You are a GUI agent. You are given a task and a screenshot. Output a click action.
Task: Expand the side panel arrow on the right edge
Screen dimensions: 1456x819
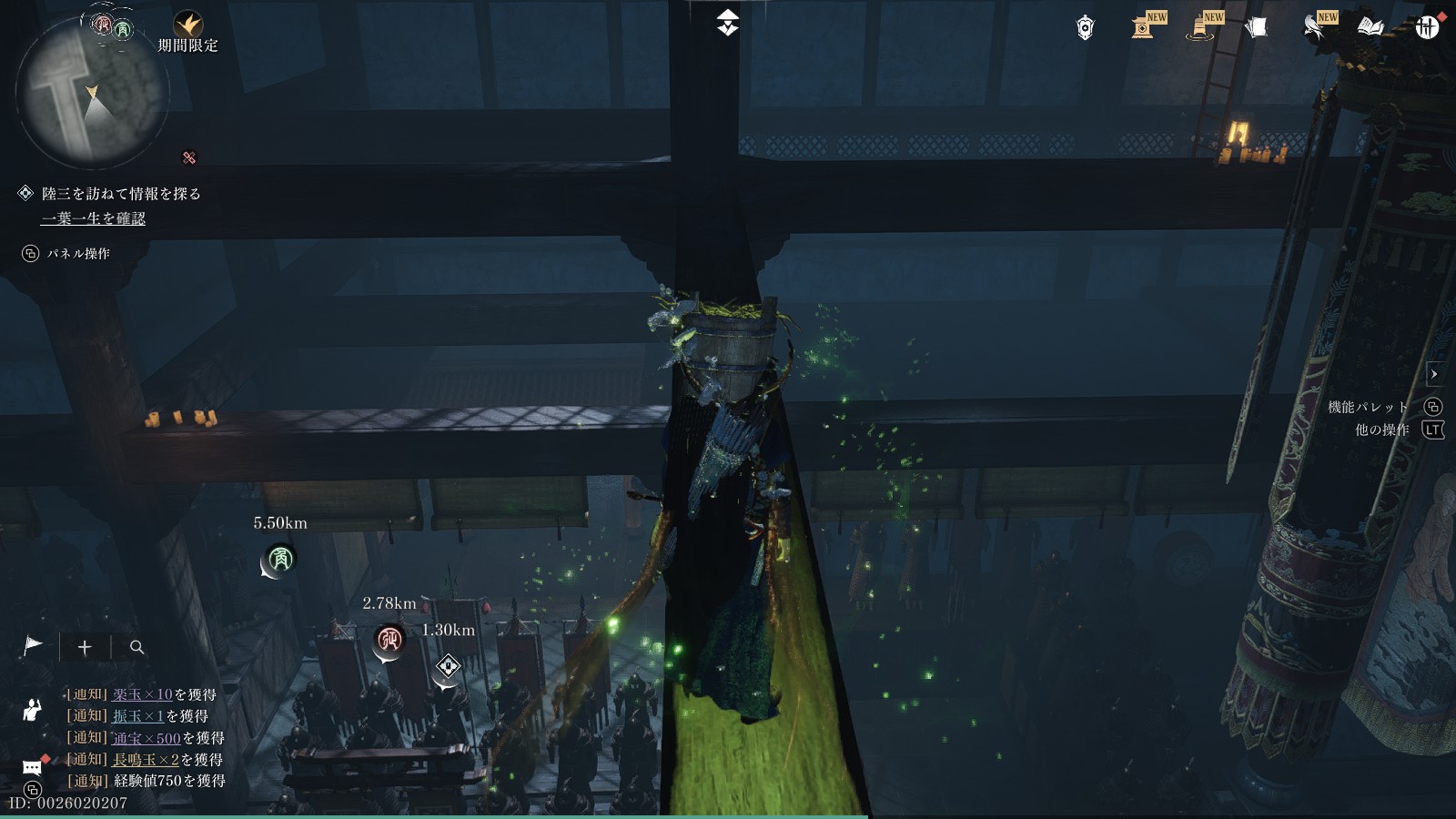coord(1434,374)
